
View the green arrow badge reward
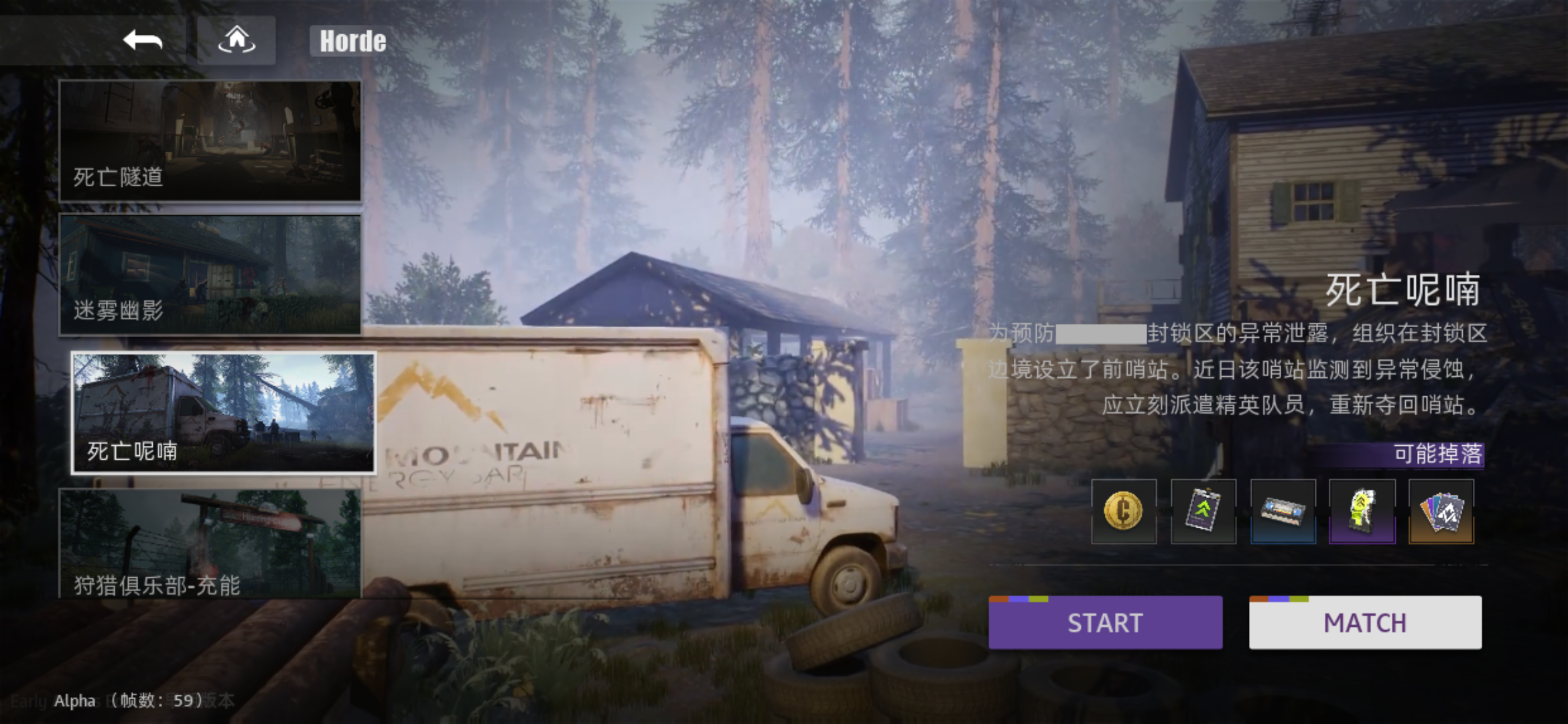tap(1203, 511)
